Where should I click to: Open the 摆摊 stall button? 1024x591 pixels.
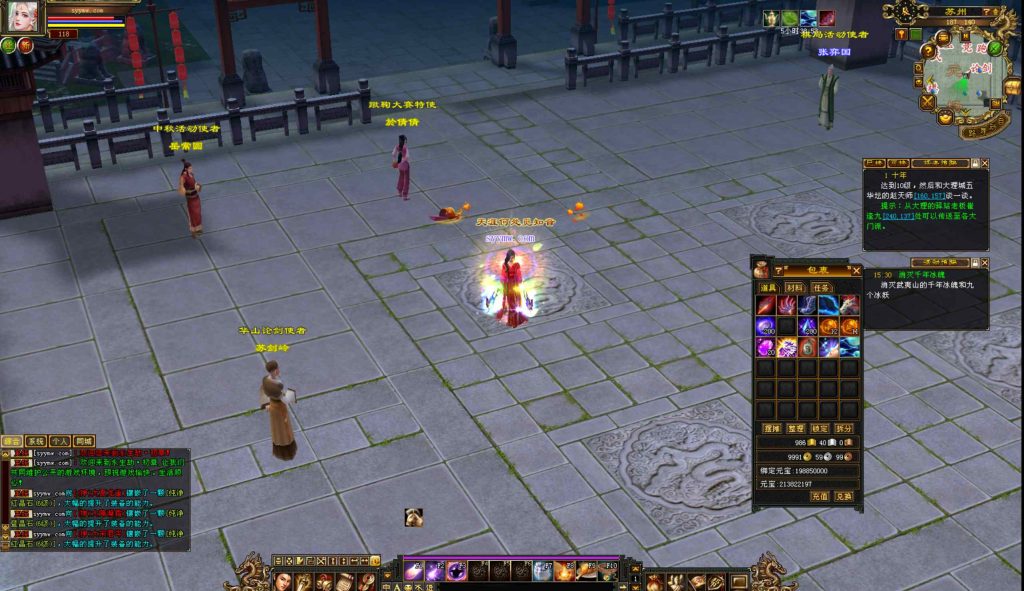coord(771,428)
